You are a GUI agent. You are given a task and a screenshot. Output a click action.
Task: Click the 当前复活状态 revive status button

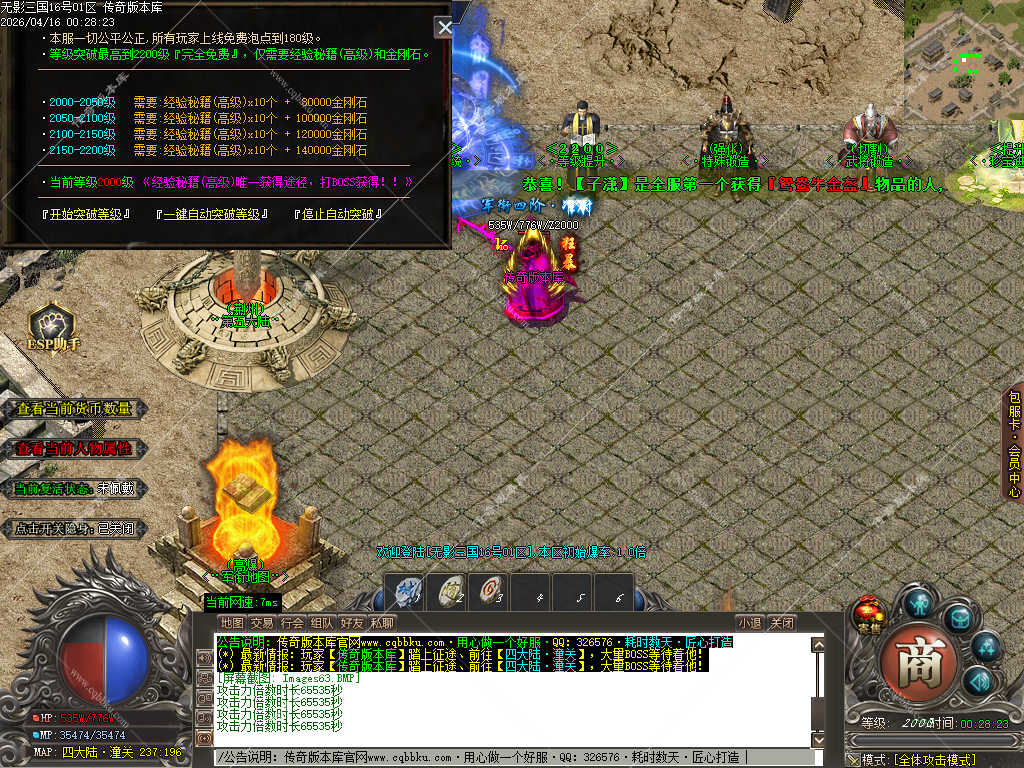[x=74, y=489]
